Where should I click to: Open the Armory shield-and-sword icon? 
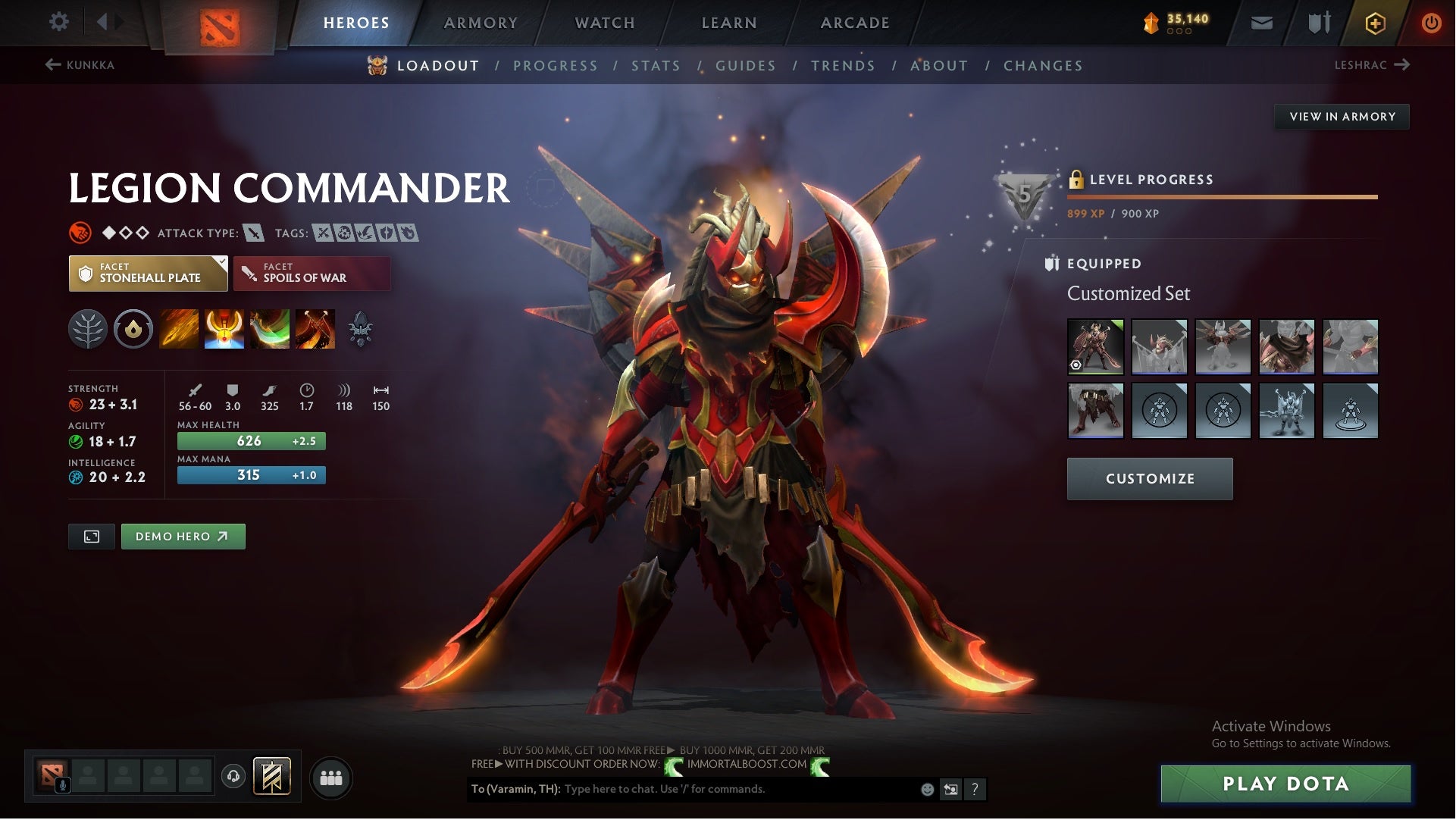point(1318,22)
